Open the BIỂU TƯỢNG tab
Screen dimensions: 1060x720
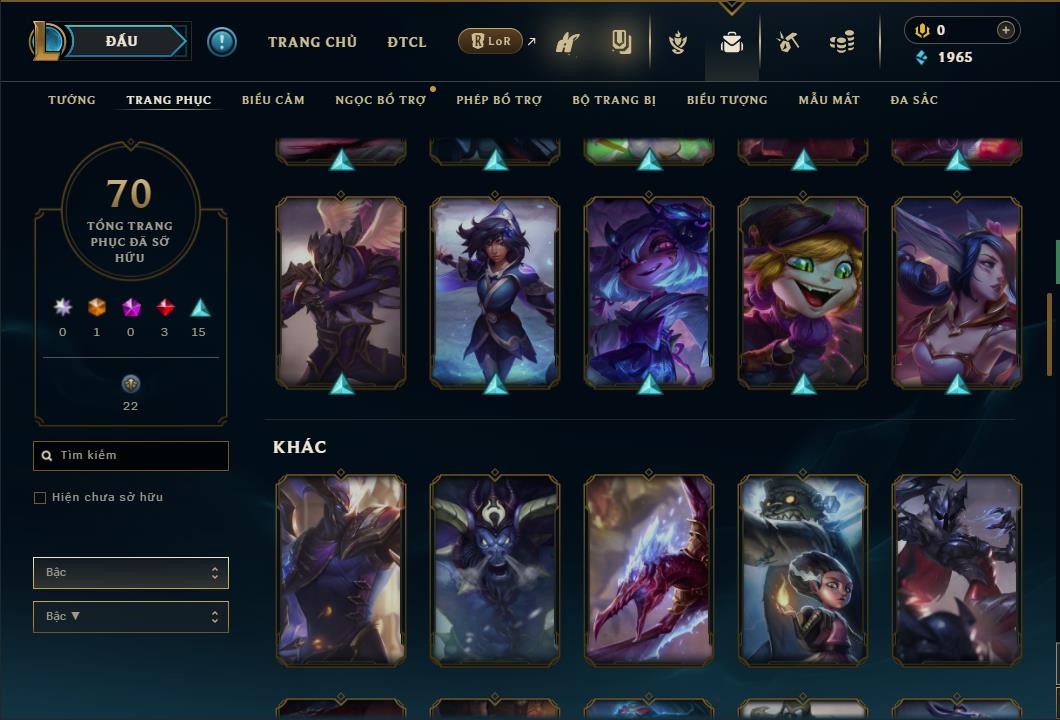(727, 100)
